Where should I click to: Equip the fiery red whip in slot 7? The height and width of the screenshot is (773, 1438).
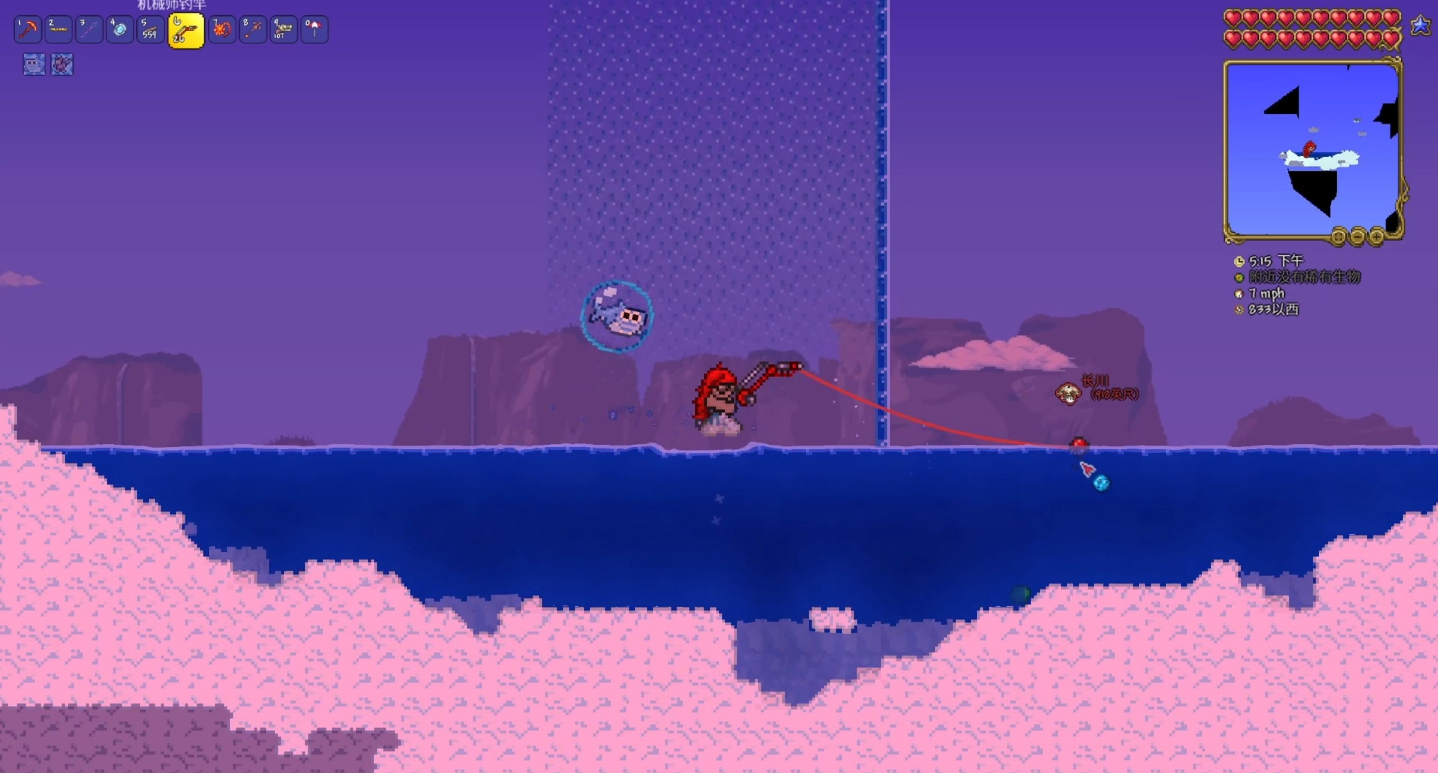click(221, 30)
